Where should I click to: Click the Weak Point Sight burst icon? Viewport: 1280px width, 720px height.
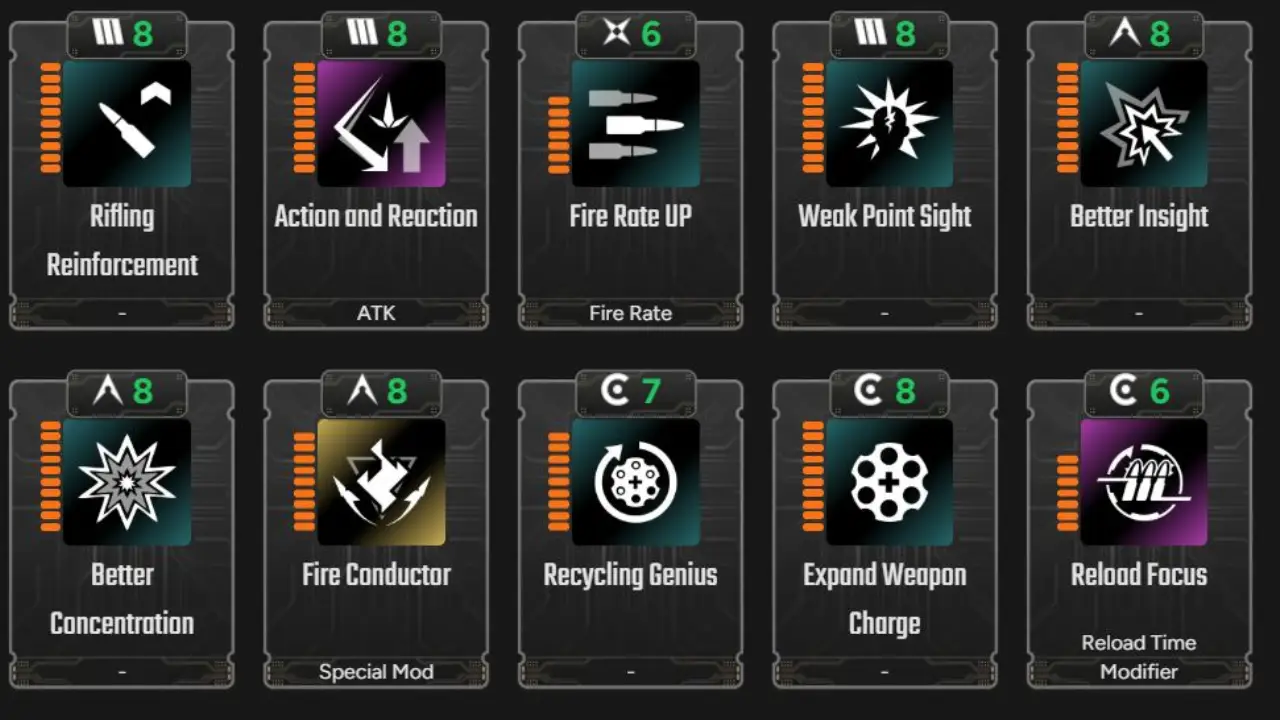884,124
